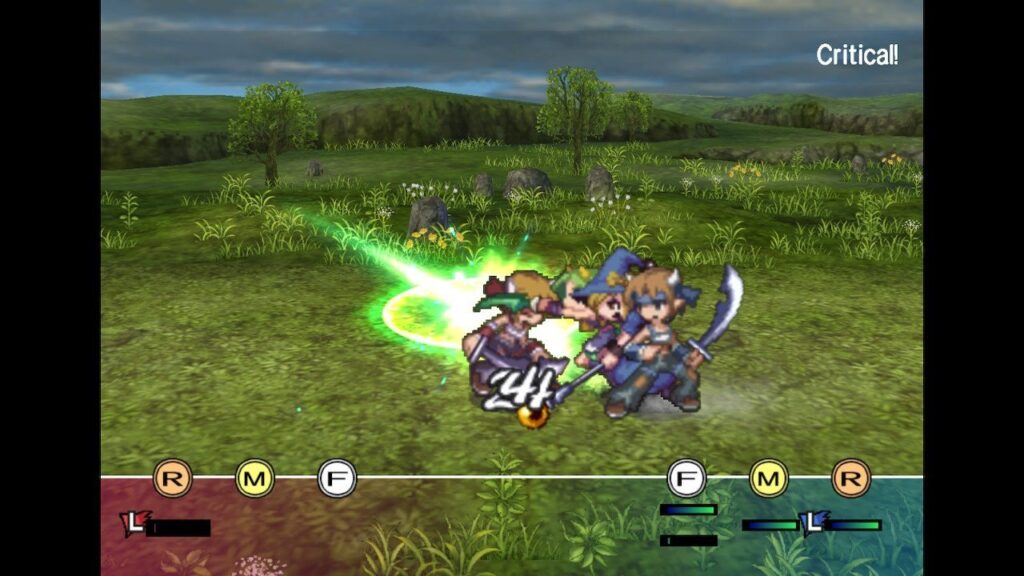Select the F row marker on the red side
The height and width of the screenshot is (576, 1024).
(337, 478)
